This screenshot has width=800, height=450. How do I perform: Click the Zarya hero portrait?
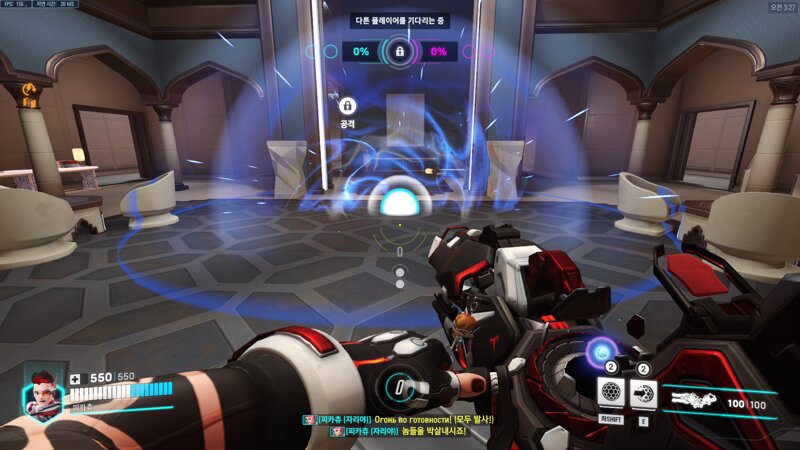pos(42,393)
